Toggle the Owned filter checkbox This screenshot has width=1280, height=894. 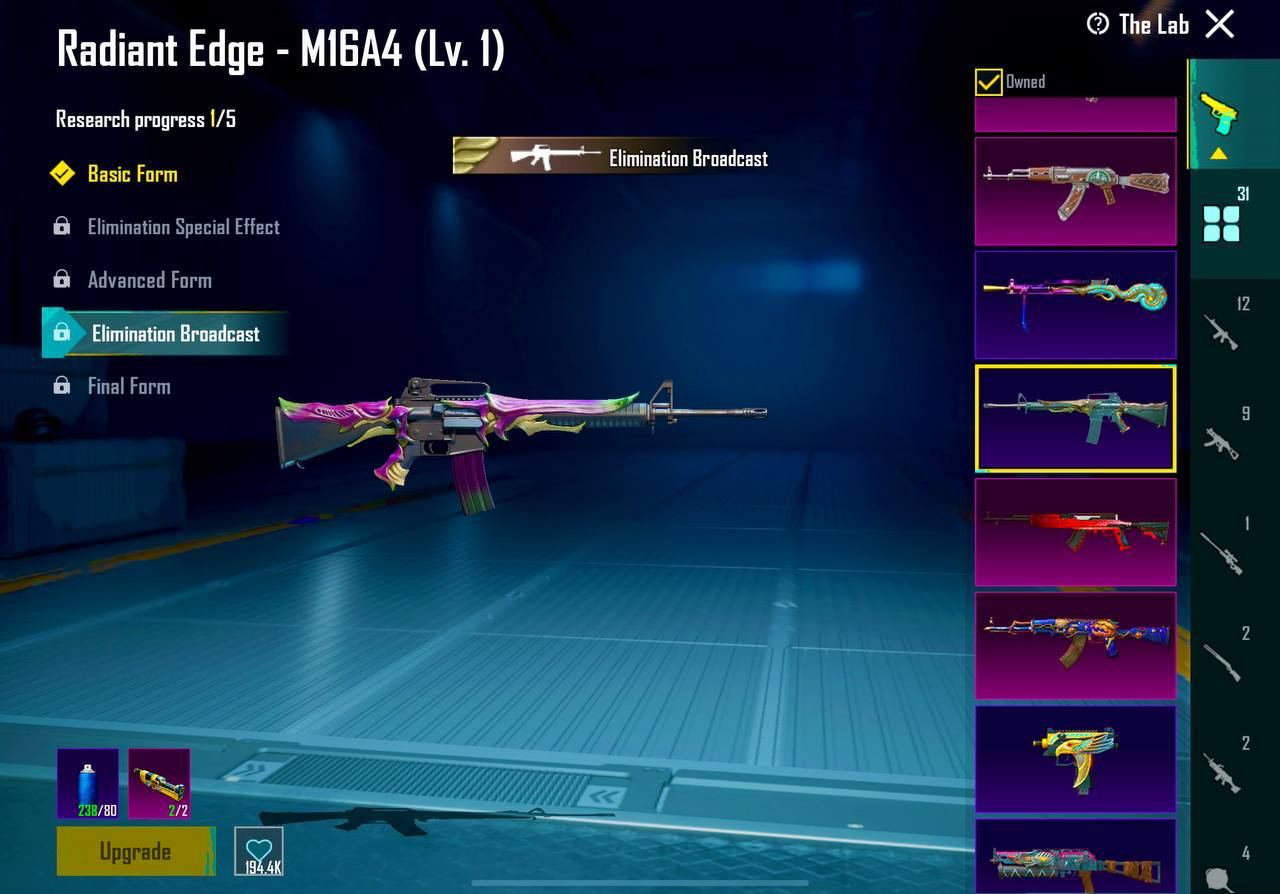click(x=988, y=82)
